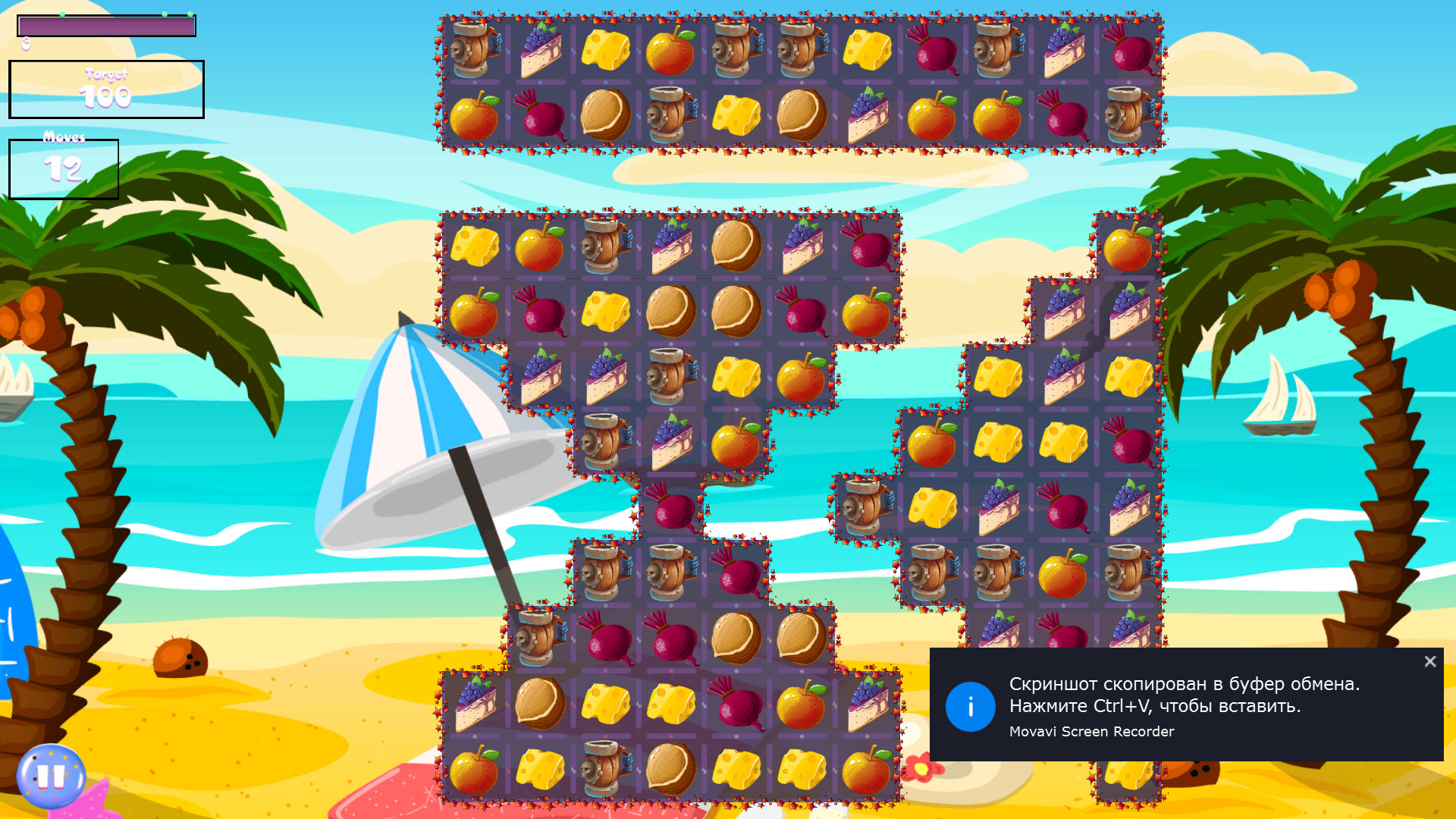Pause the game with the round button
This screenshot has height=819, width=1456.
pyautogui.click(x=51, y=776)
